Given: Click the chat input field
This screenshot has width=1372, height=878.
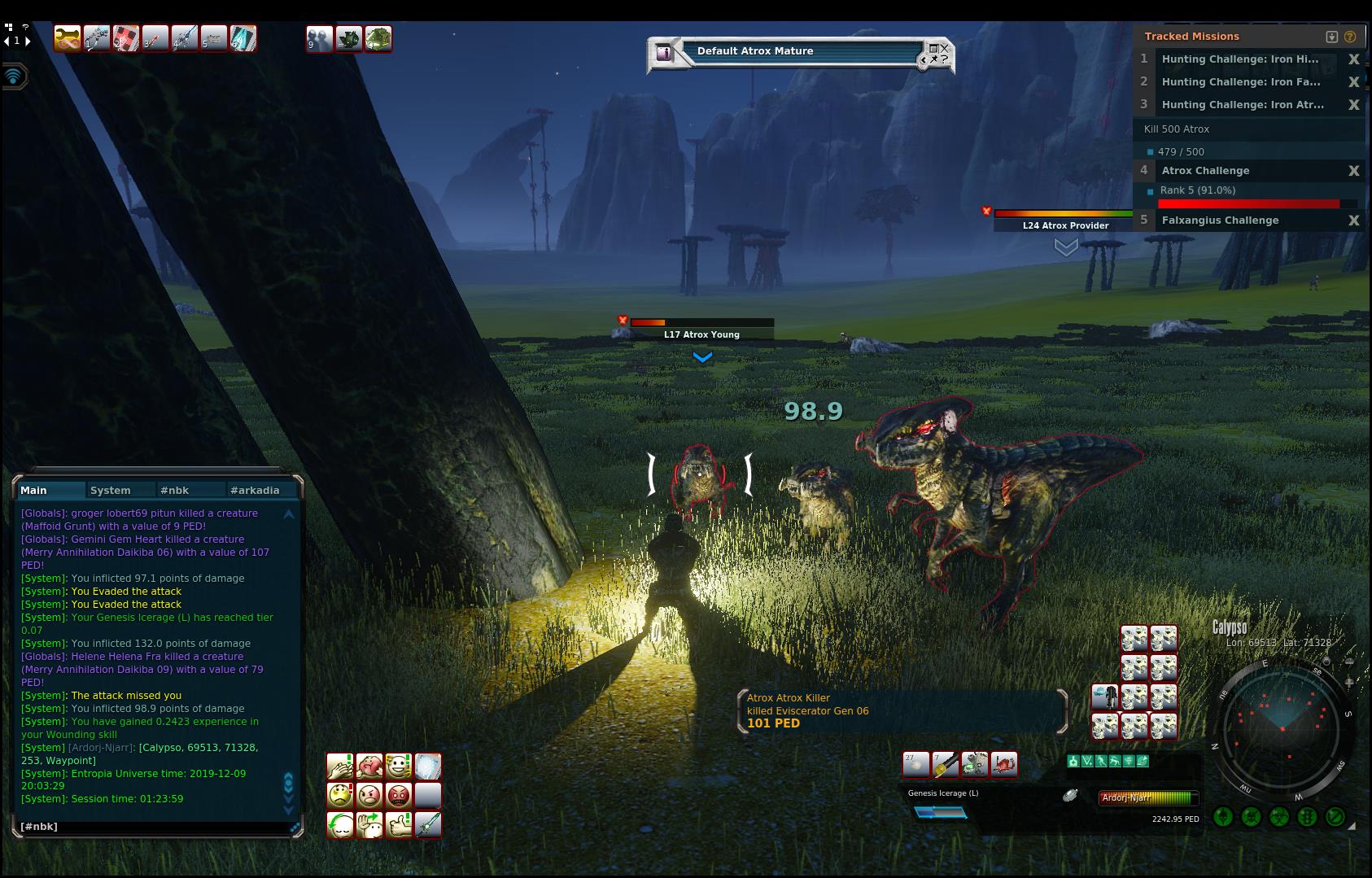Looking at the screenshot, I should (155, 827).
